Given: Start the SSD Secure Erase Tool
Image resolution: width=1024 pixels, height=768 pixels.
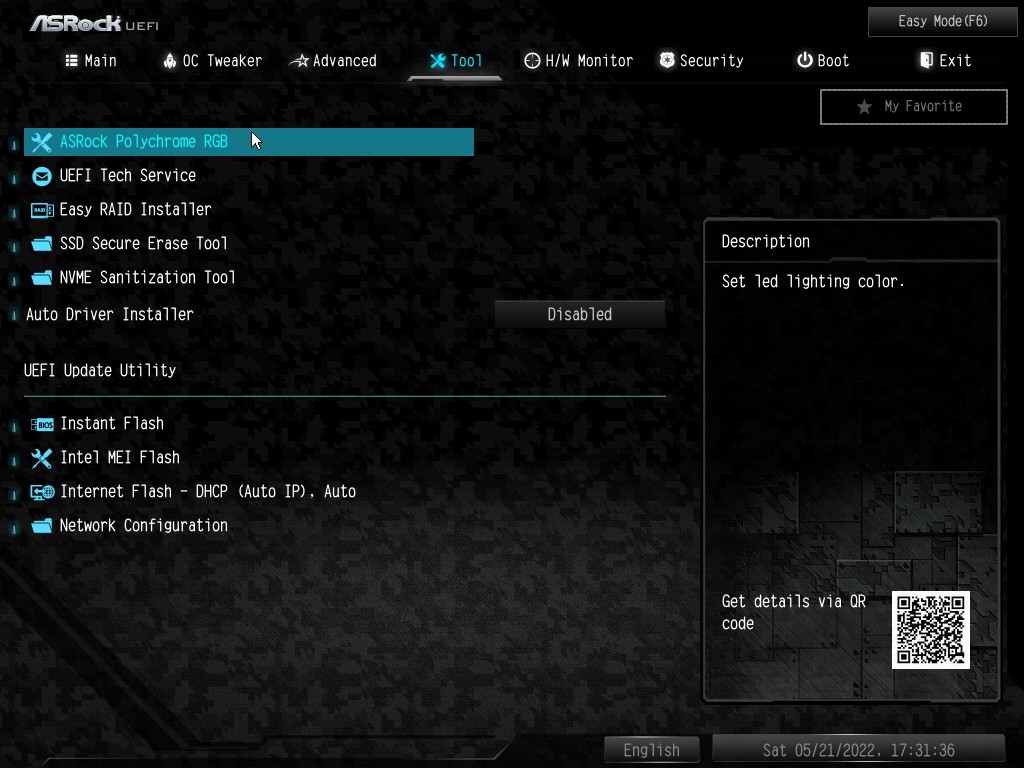Looking at the screenshot, I should pyautogui.click(x=143, y=244).
